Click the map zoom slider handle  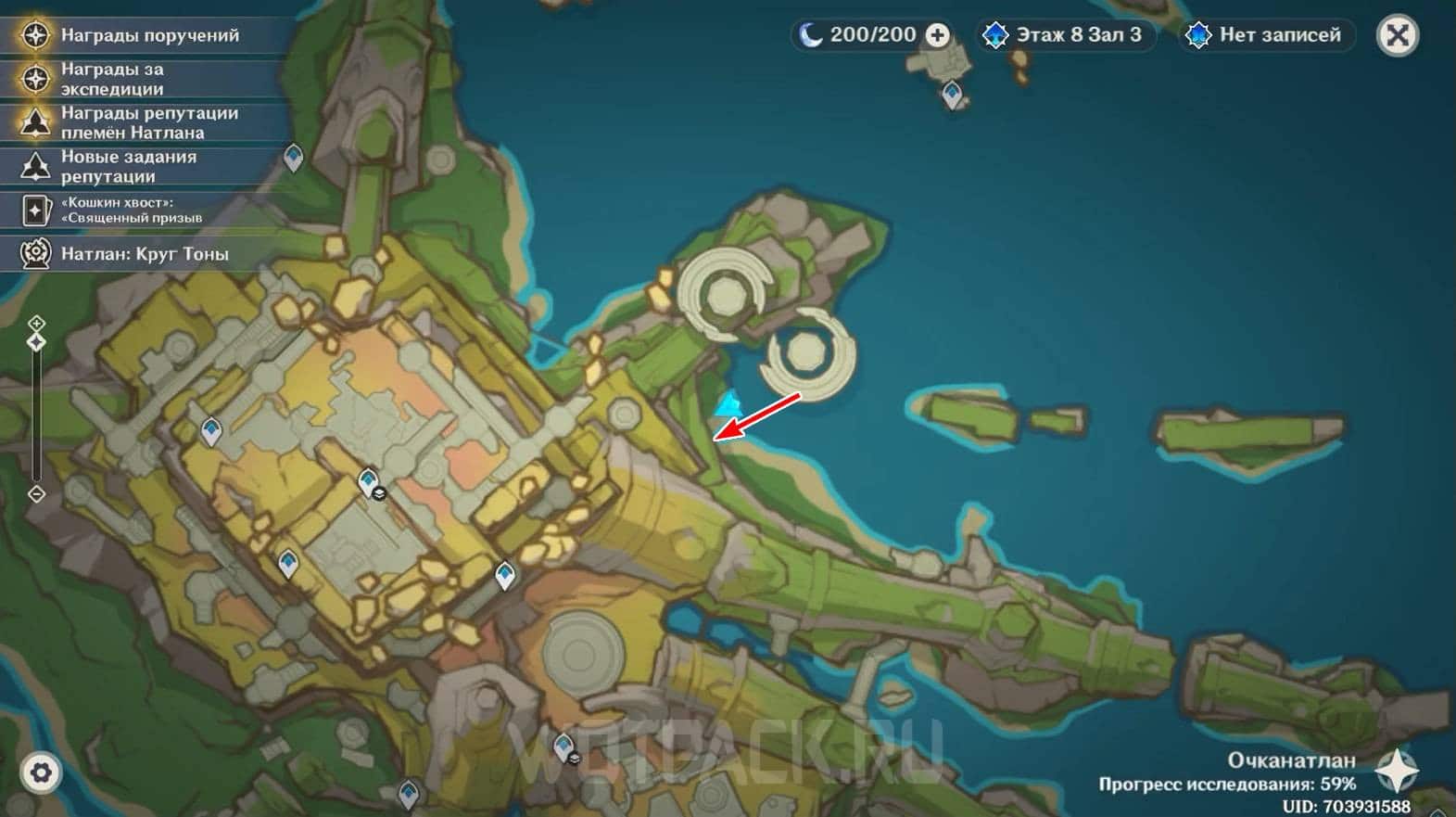36,342
